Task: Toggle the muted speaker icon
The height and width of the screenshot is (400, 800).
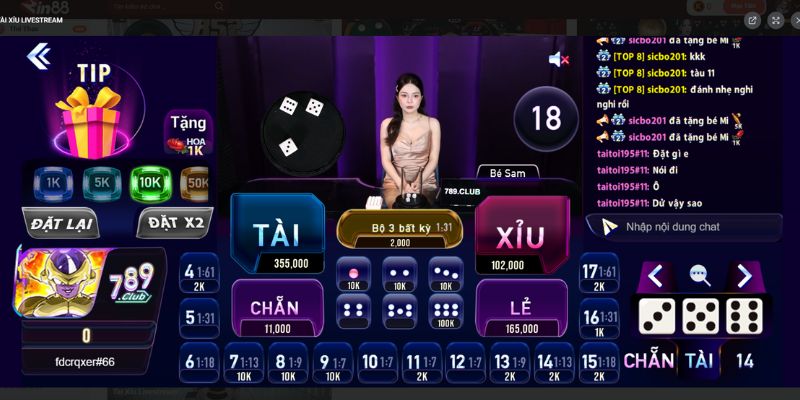Action: (558, 60)
